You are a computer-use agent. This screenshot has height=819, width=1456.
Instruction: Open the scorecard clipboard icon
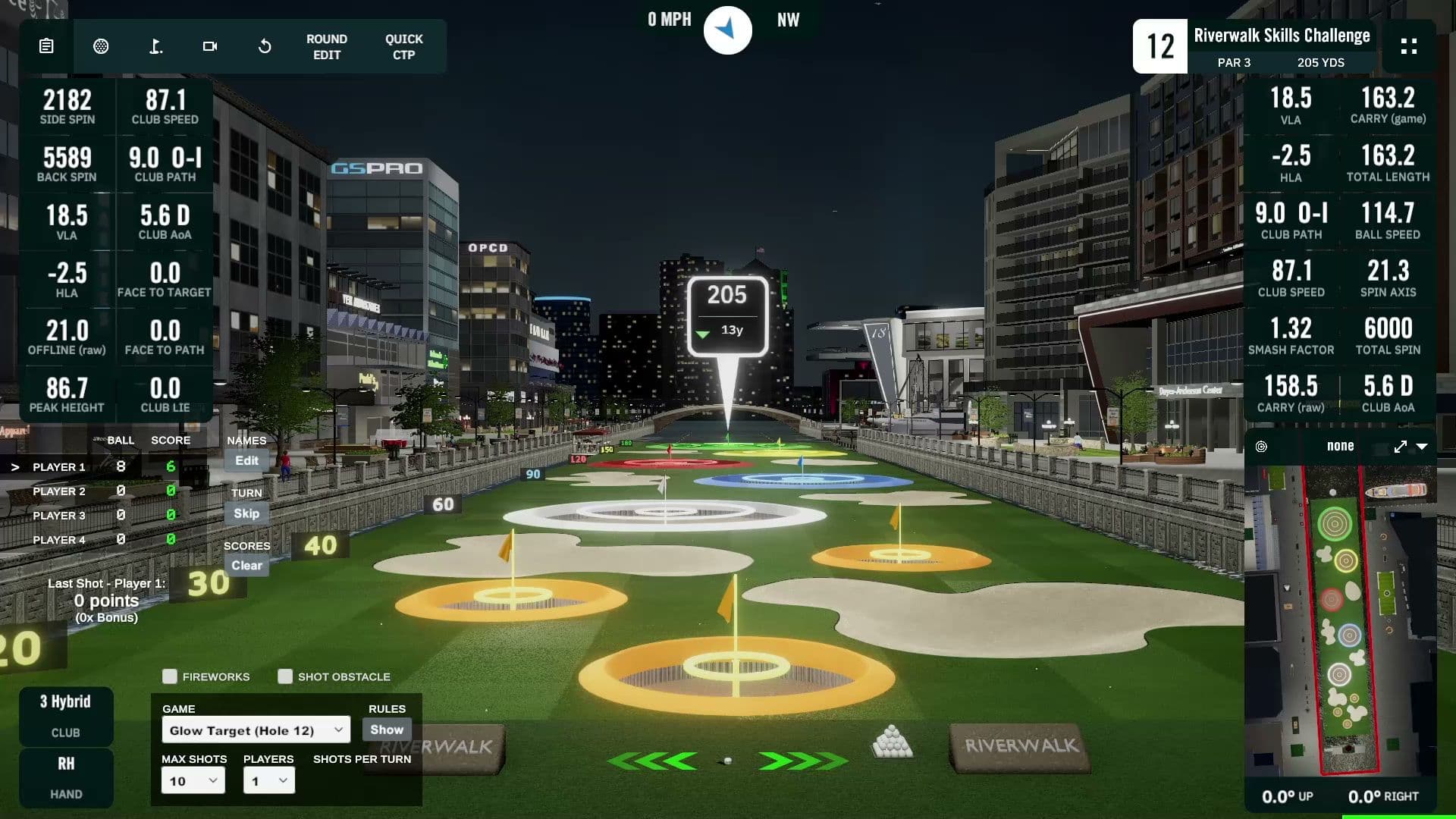click(x=46, y=46)
